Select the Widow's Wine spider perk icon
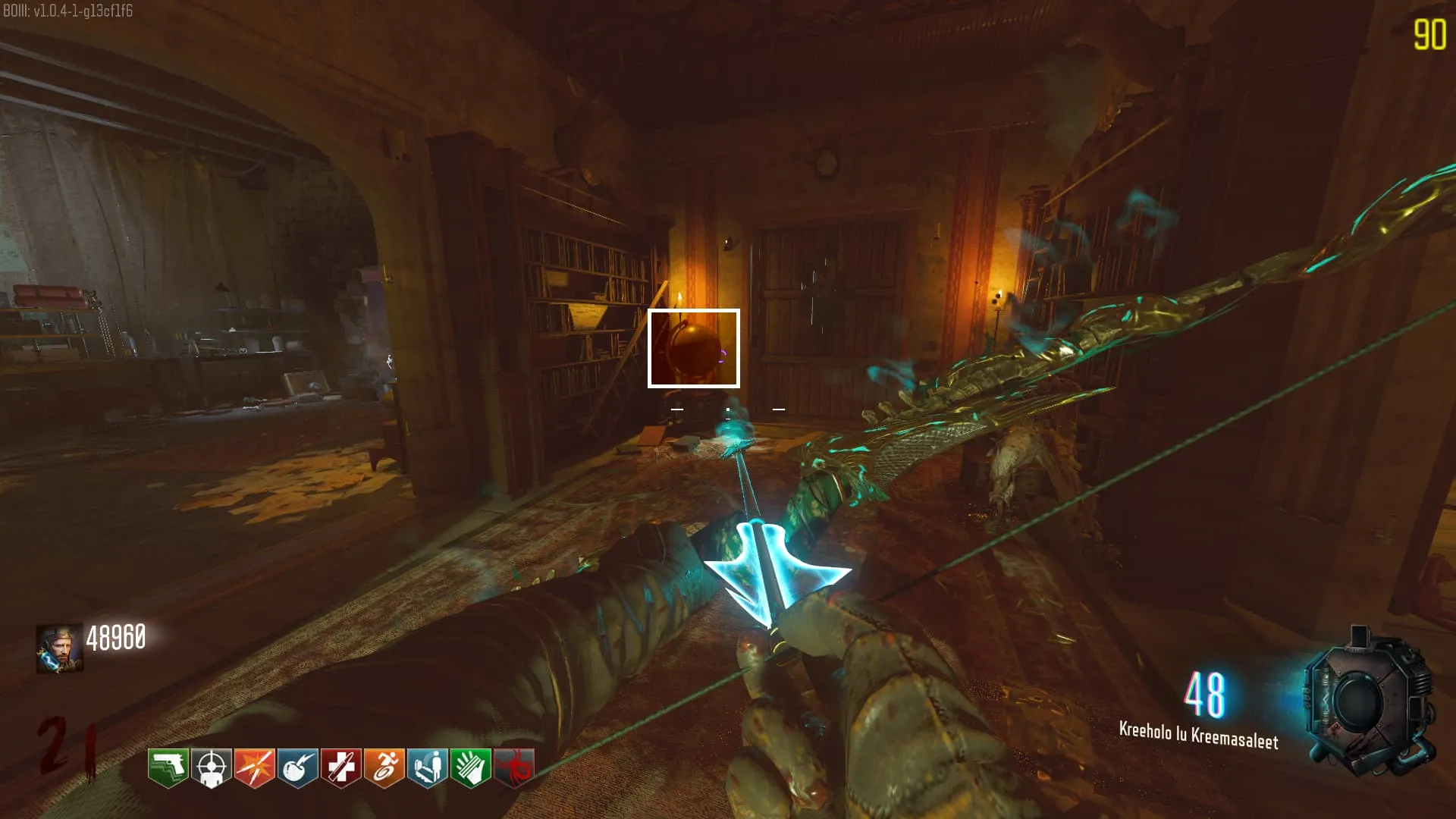The height and width of the screenshot is (819, 1456). point(514,767)
